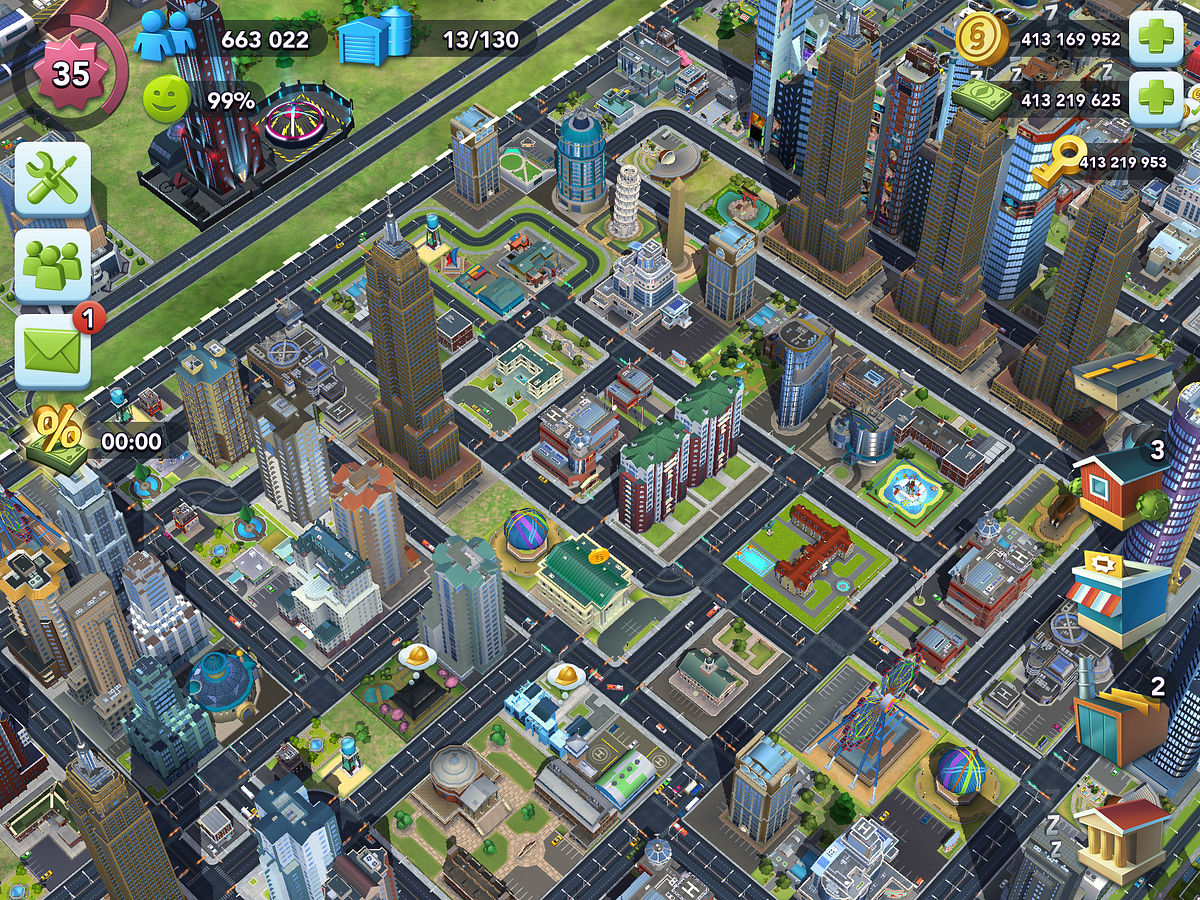Open the level 35 badge
This screenshot has height=900, width=1200.
[70, 74]
